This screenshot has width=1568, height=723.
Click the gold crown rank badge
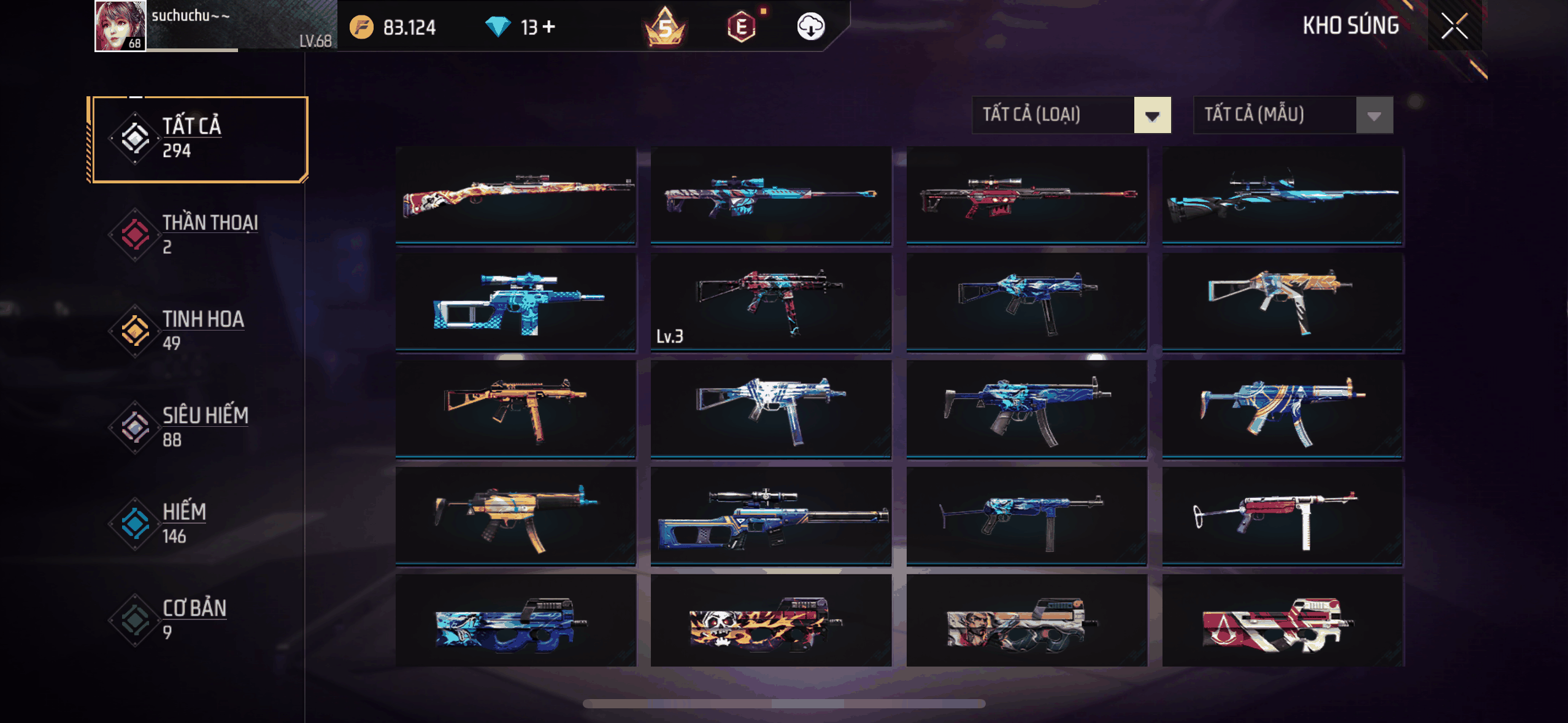click(x=665, y=26)
